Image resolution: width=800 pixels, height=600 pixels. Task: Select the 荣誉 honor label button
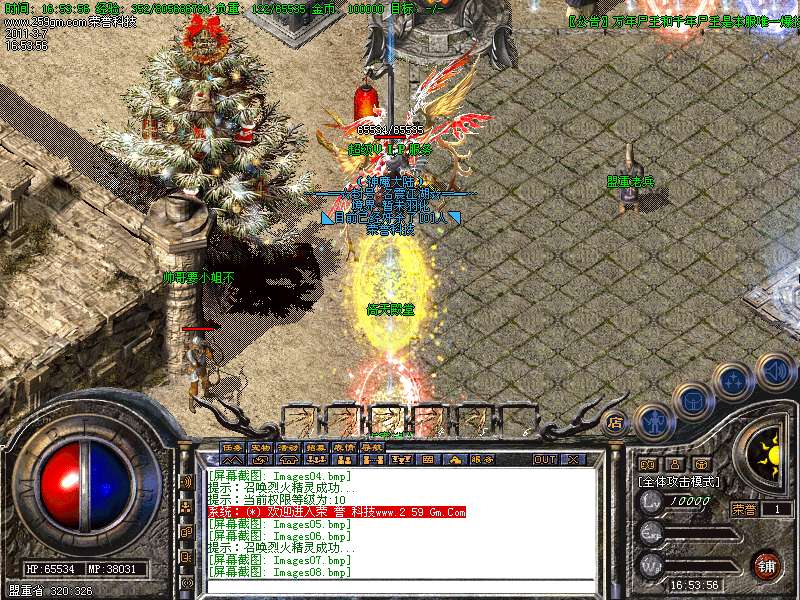pyautogui.click(x=744, y=509)
